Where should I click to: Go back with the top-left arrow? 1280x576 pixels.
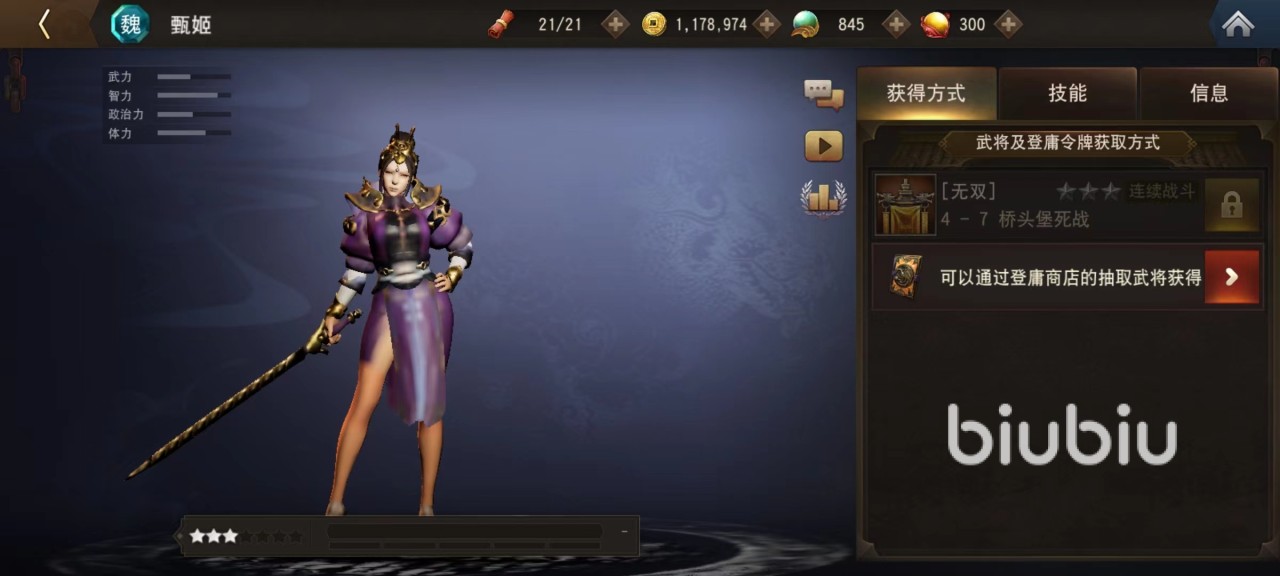44,24
